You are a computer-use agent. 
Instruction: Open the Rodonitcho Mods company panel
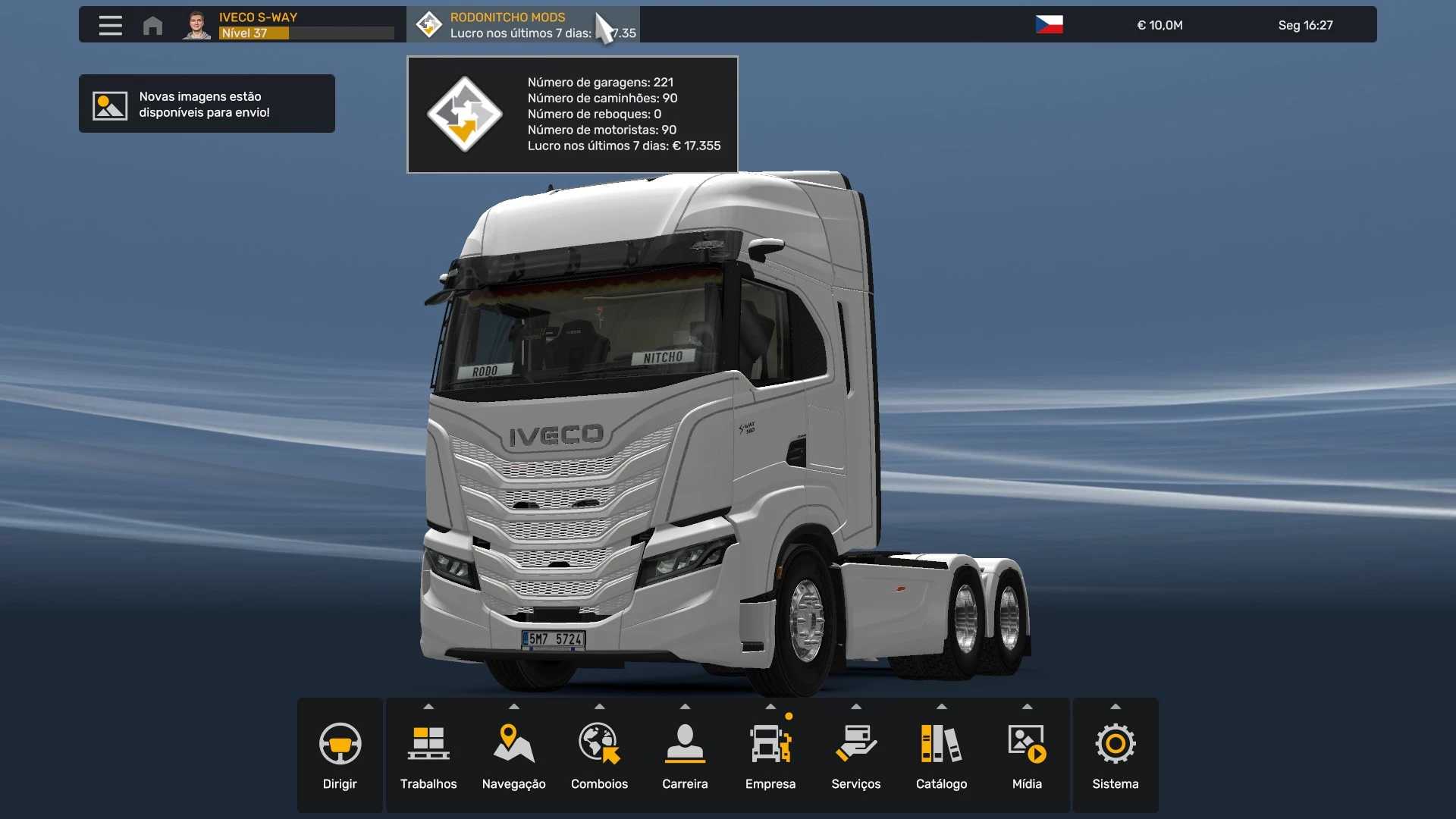(523, 25)
